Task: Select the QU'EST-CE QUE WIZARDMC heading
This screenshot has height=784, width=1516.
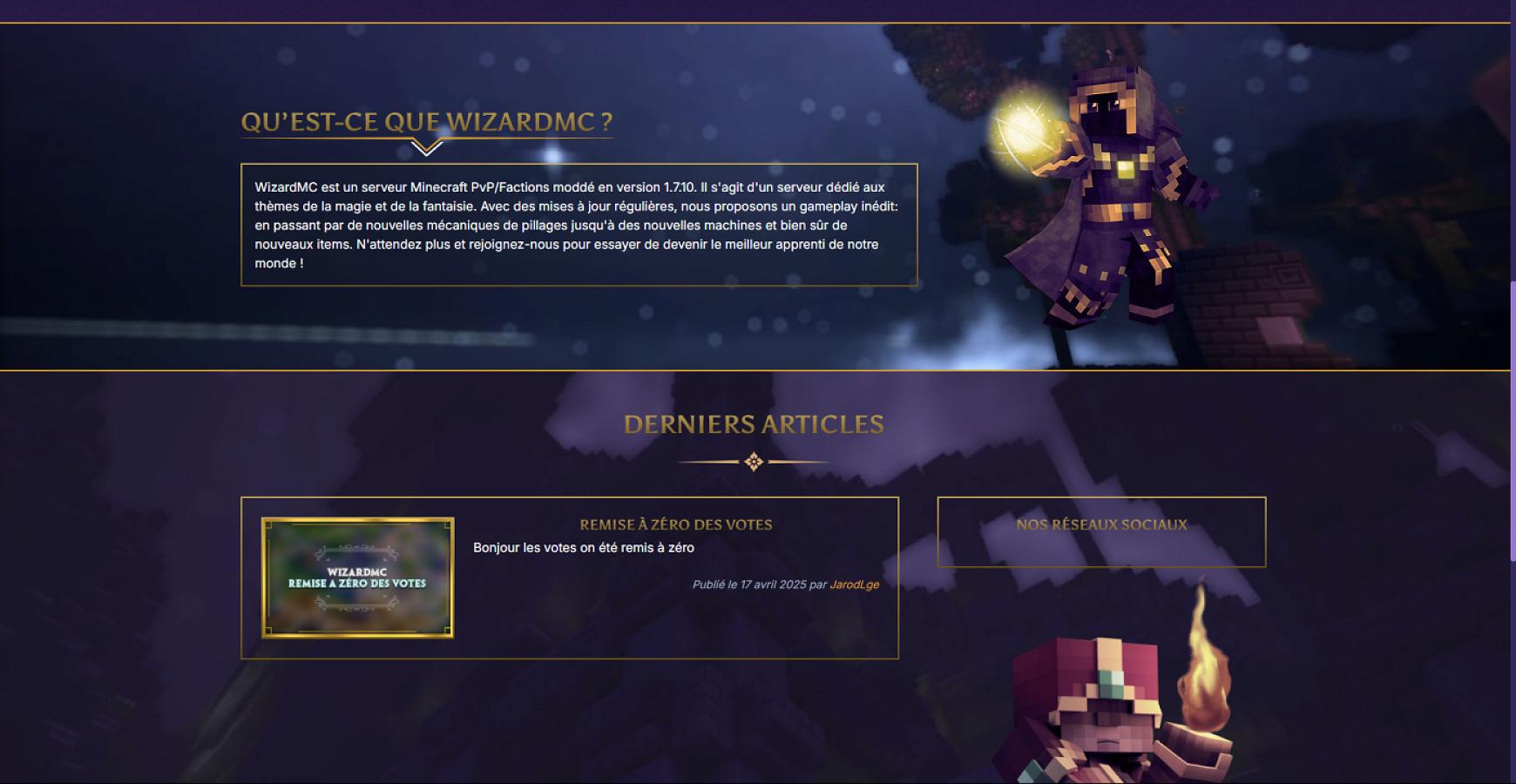Action: [x=428, y=122]
